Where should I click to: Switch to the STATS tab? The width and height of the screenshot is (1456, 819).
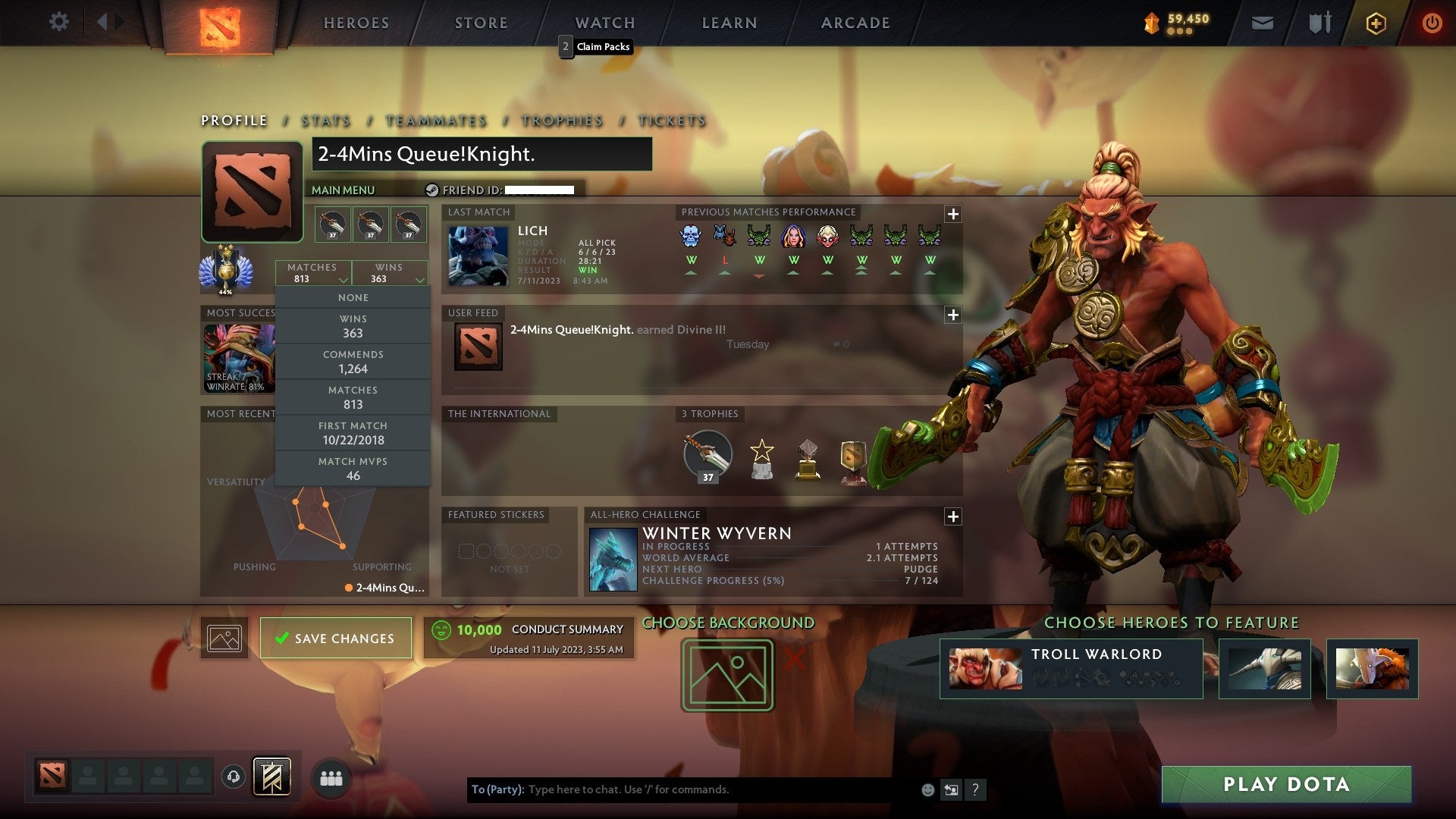tap(325, 121)
